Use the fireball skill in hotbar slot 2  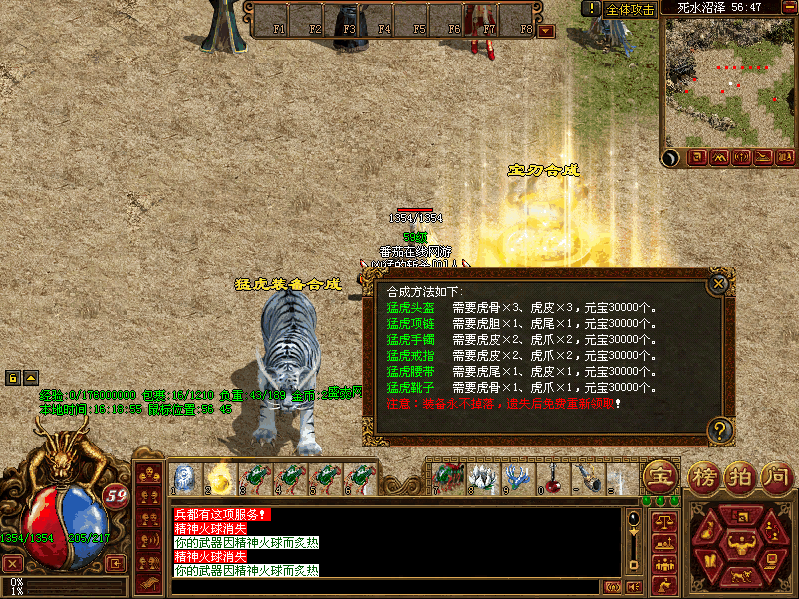click(x=218, y=478)
